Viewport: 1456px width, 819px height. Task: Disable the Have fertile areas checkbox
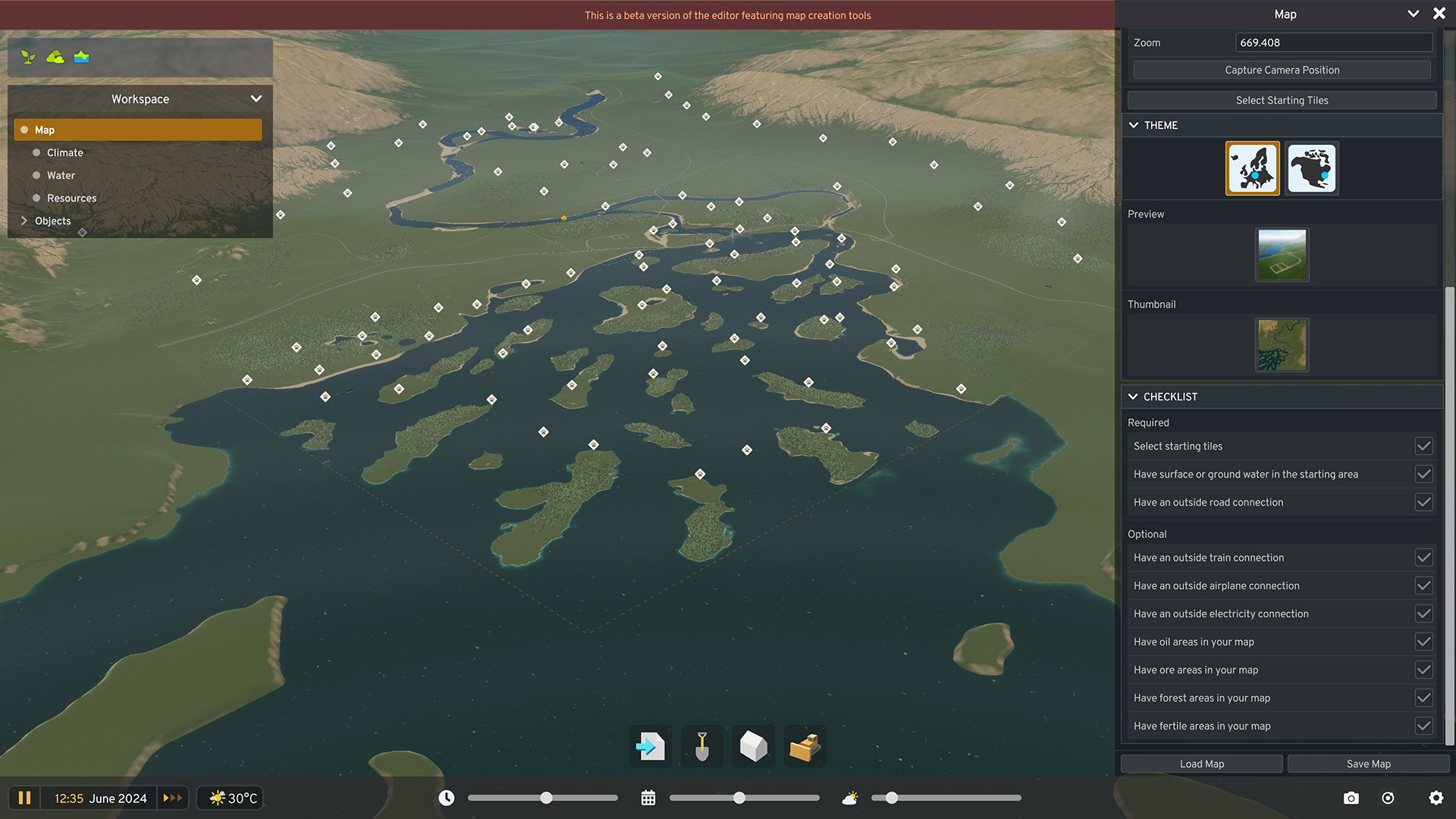1423,726
